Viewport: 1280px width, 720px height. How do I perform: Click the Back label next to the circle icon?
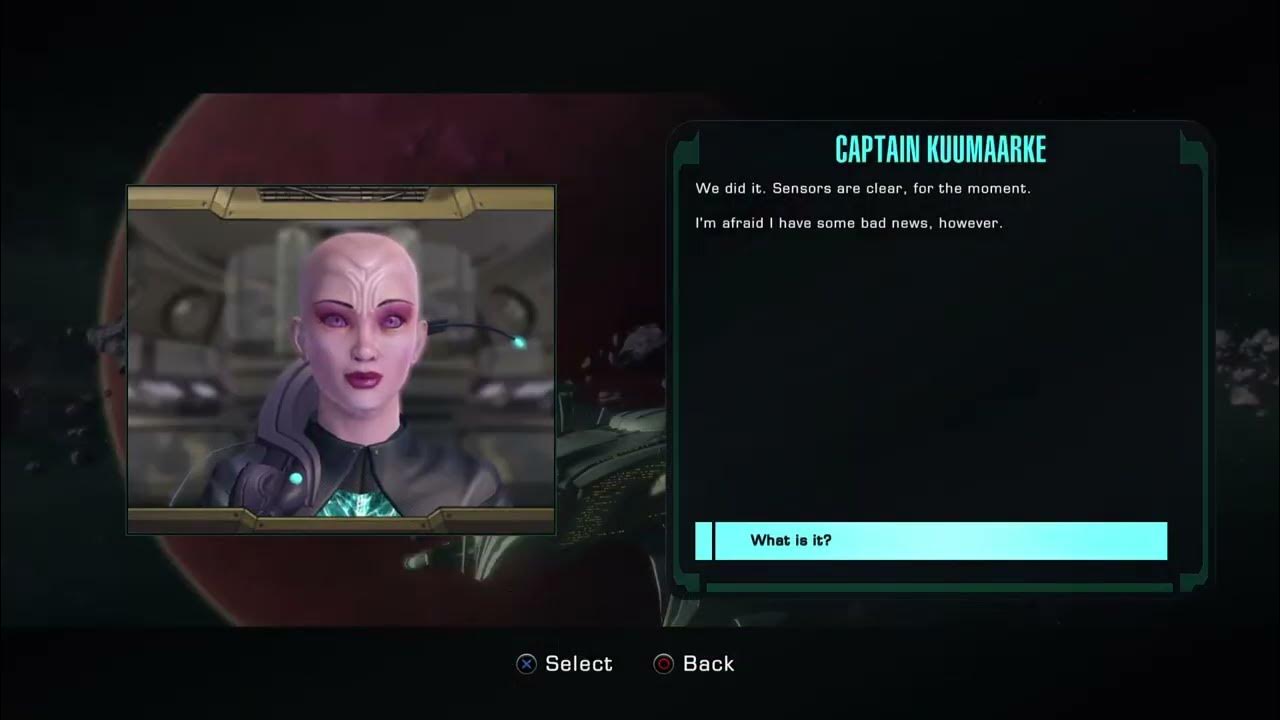pos(707,663)
